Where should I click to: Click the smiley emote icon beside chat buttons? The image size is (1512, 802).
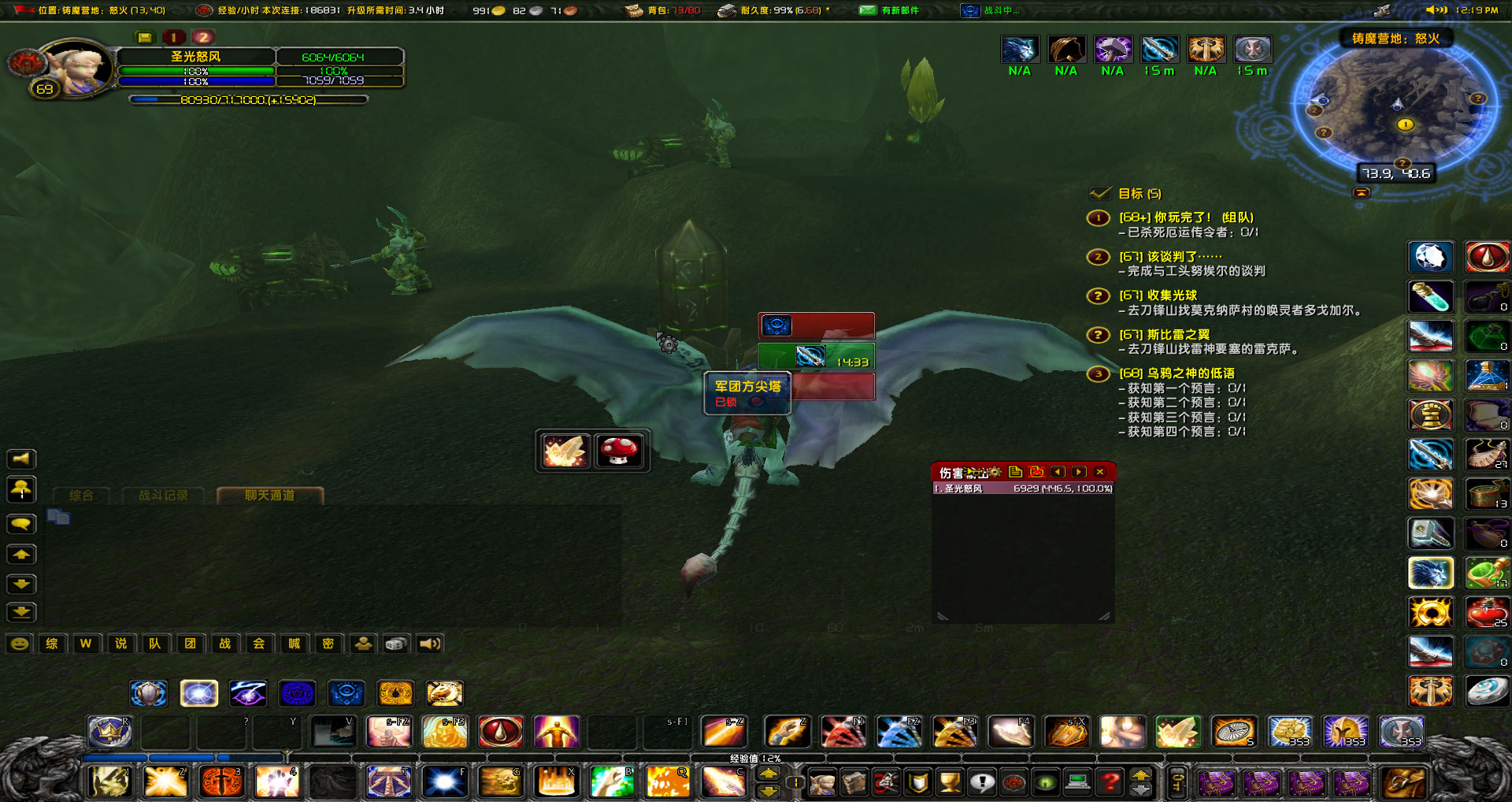pyautogui.click(x=20, y=644)
